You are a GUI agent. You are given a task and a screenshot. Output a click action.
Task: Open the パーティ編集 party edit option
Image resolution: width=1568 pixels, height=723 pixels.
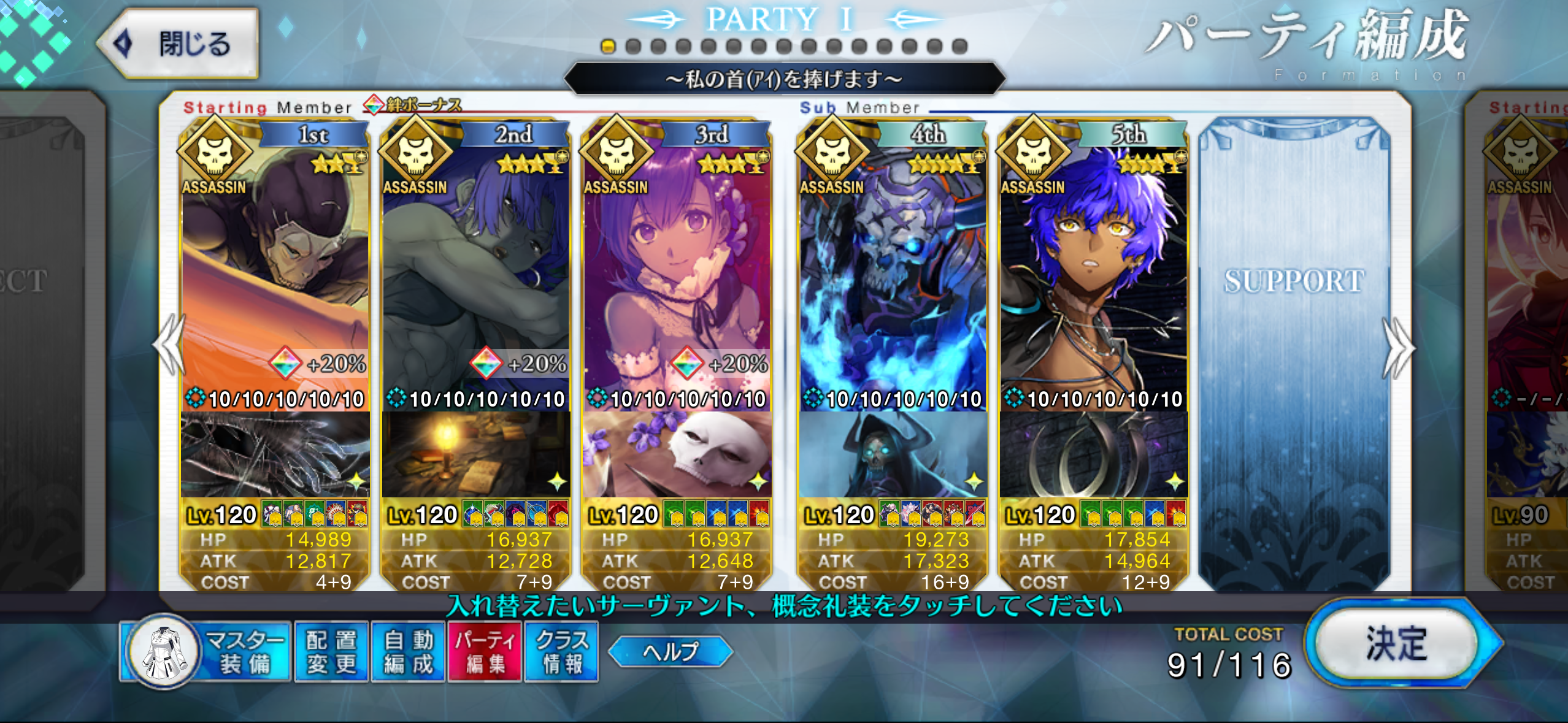click(x=485, y=652)
